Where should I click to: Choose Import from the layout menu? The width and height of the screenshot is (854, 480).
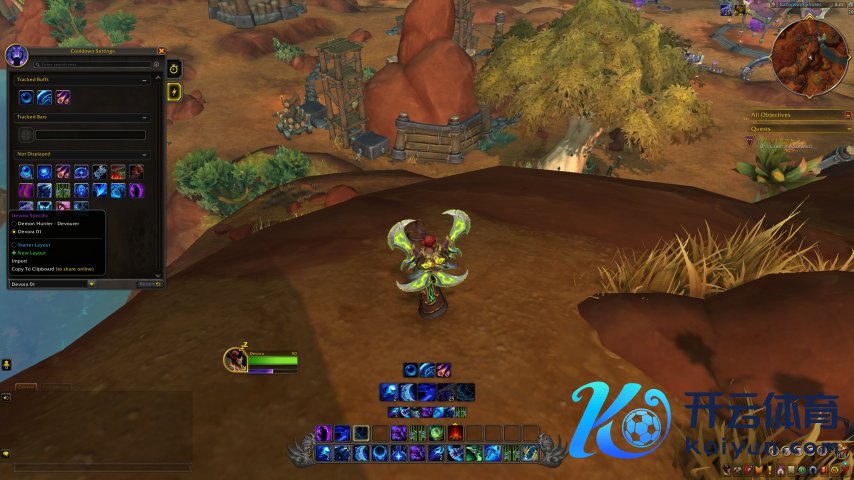(18, 261)
